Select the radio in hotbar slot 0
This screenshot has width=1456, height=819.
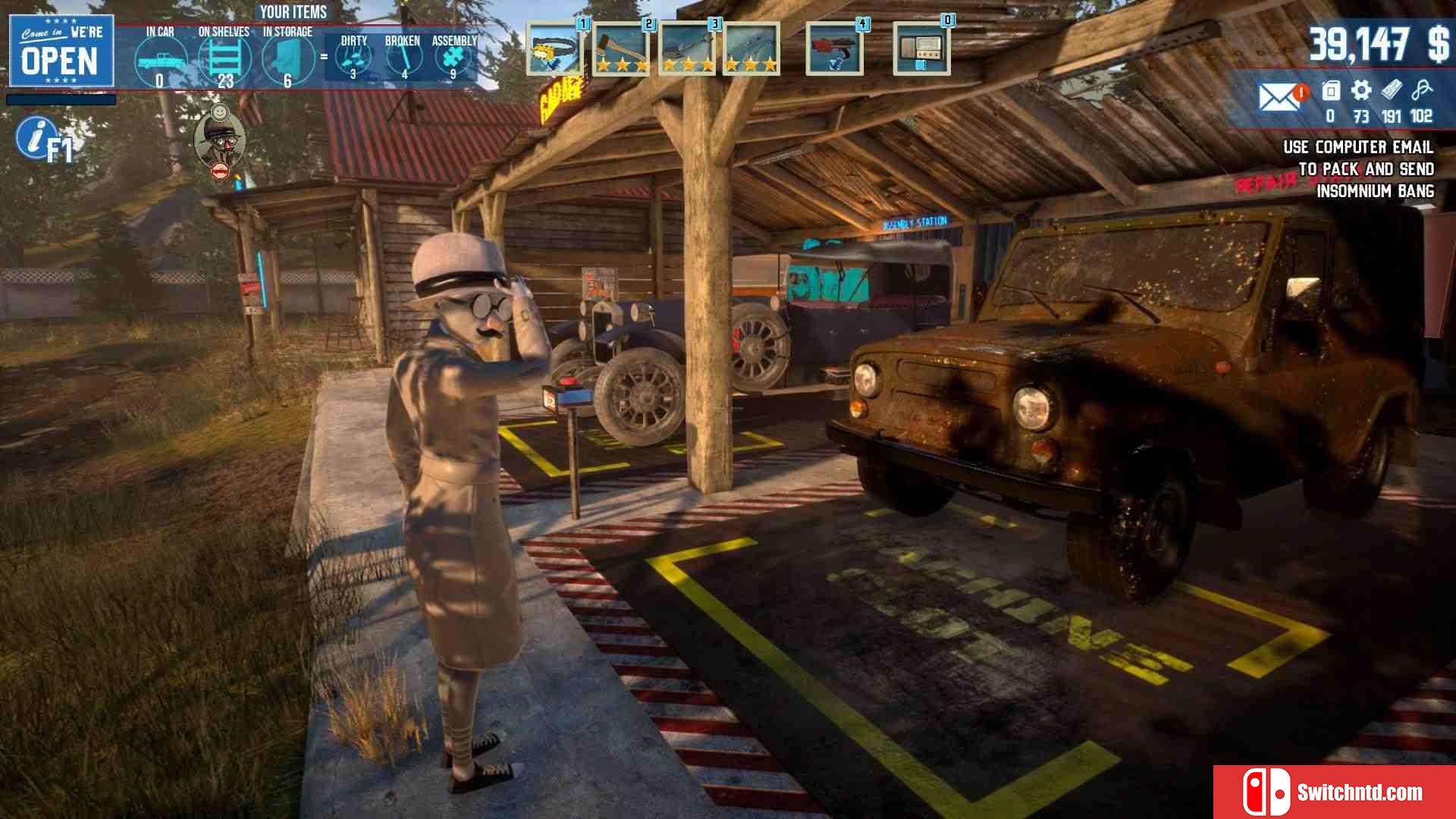tap(921, 49)
